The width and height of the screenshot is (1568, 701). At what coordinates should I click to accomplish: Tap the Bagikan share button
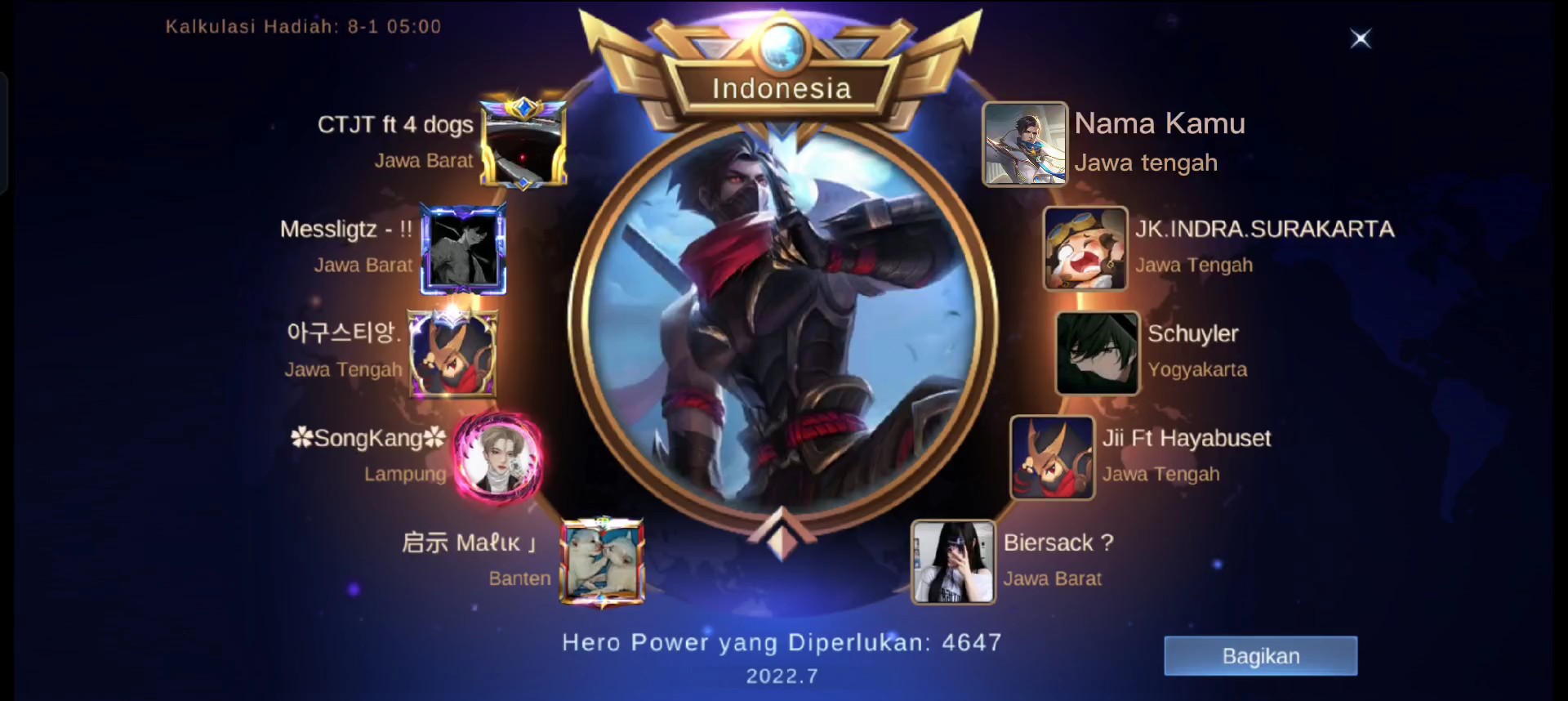tap(1260, 656)
